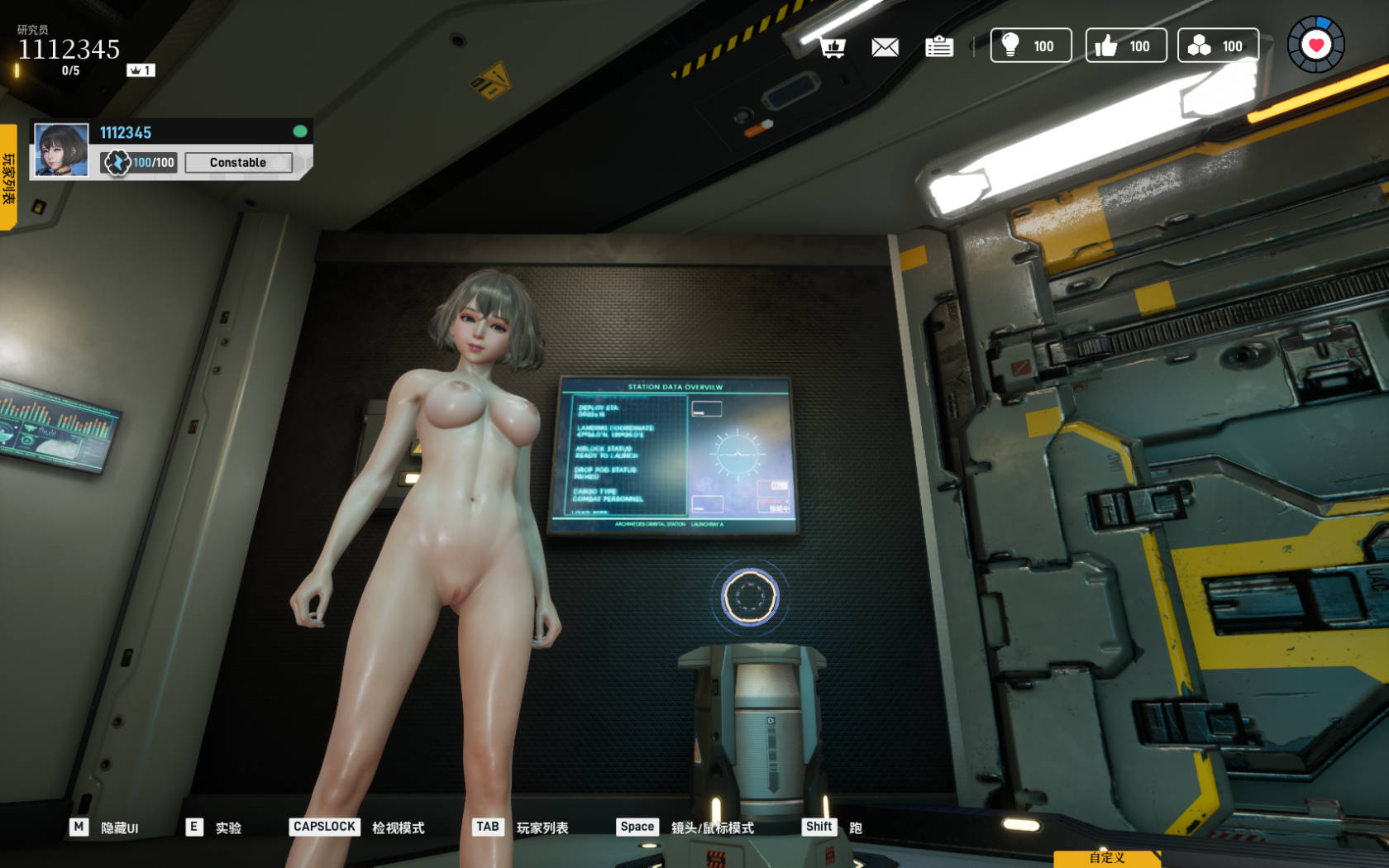Open 实验 menu via E label
The width and height of the screenshot is (1389, 868).
[193, 827]
